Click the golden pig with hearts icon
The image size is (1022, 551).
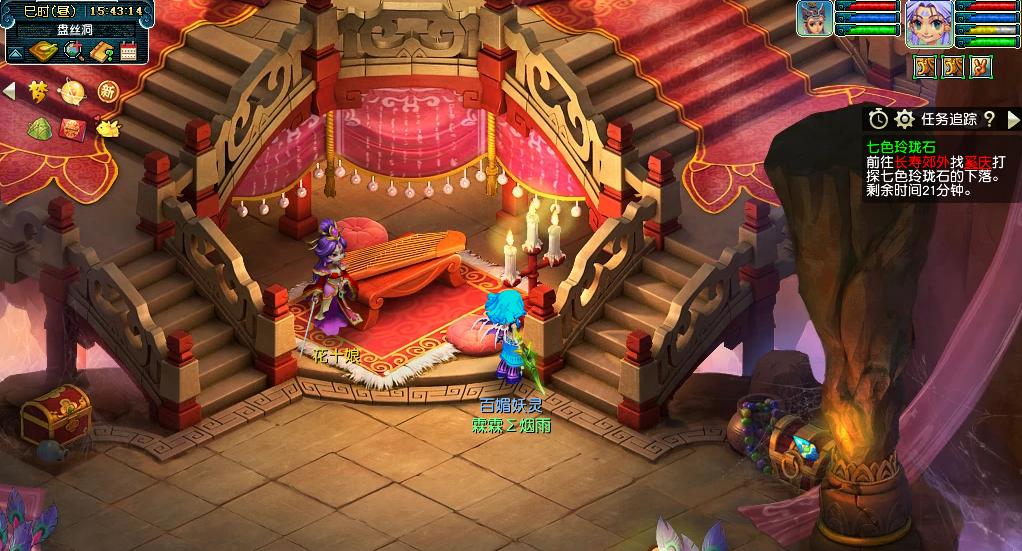(x=107, y=127)
